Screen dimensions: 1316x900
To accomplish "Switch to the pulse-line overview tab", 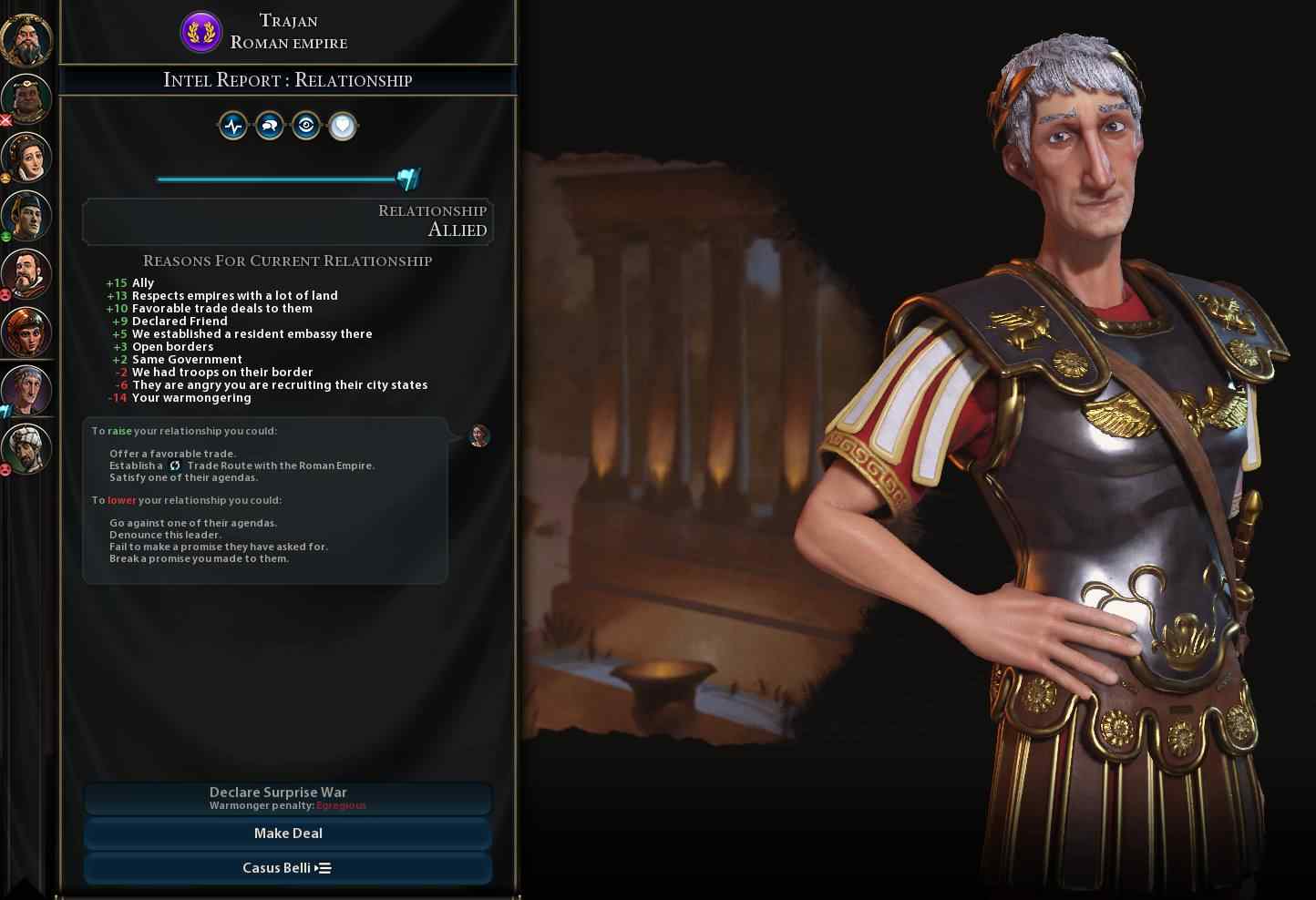I will (233, 125).
